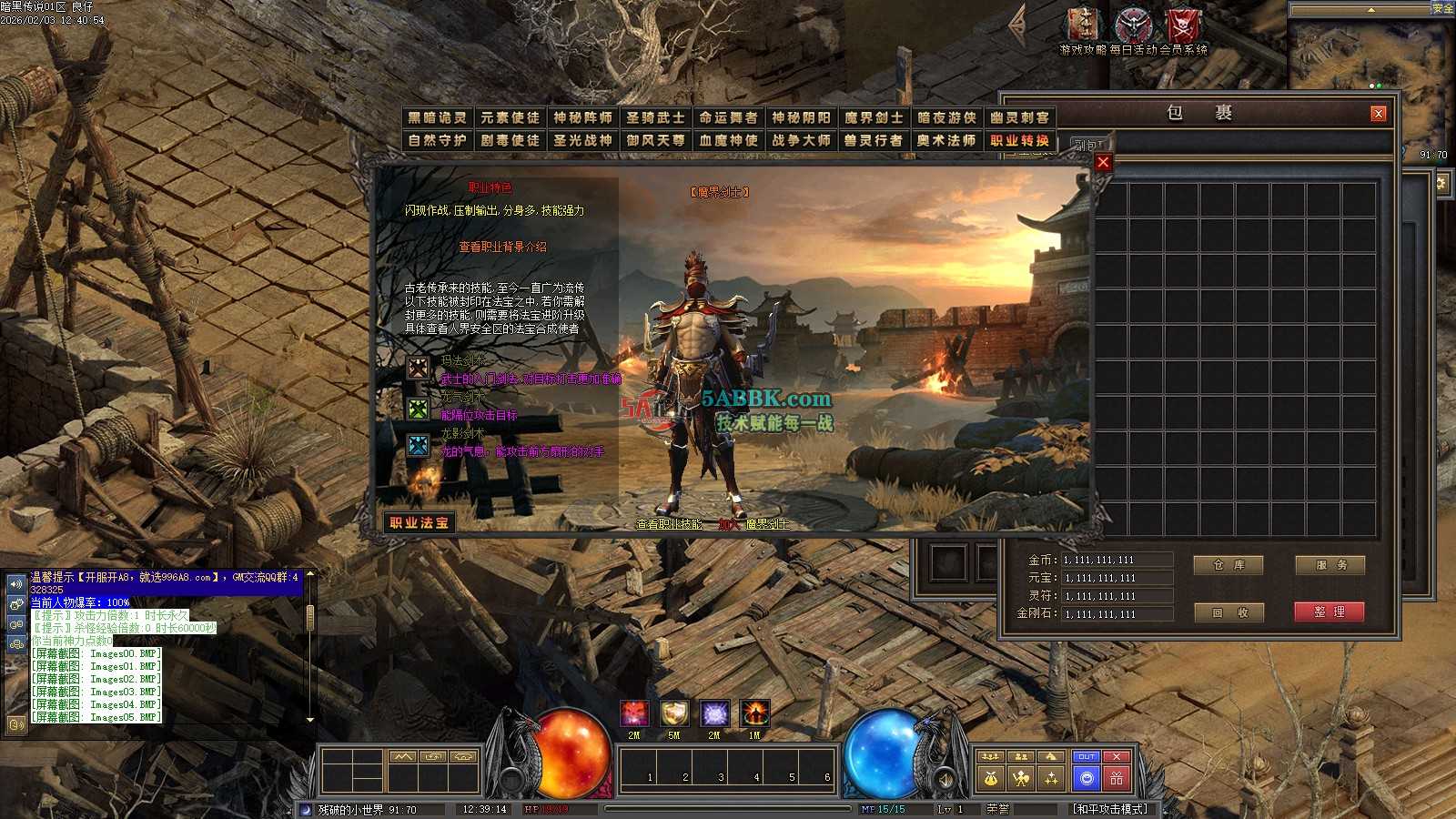Select the 血魔神使 class button
The height and width of the screenshot is (819, 1456).
(x=728, y=140)
